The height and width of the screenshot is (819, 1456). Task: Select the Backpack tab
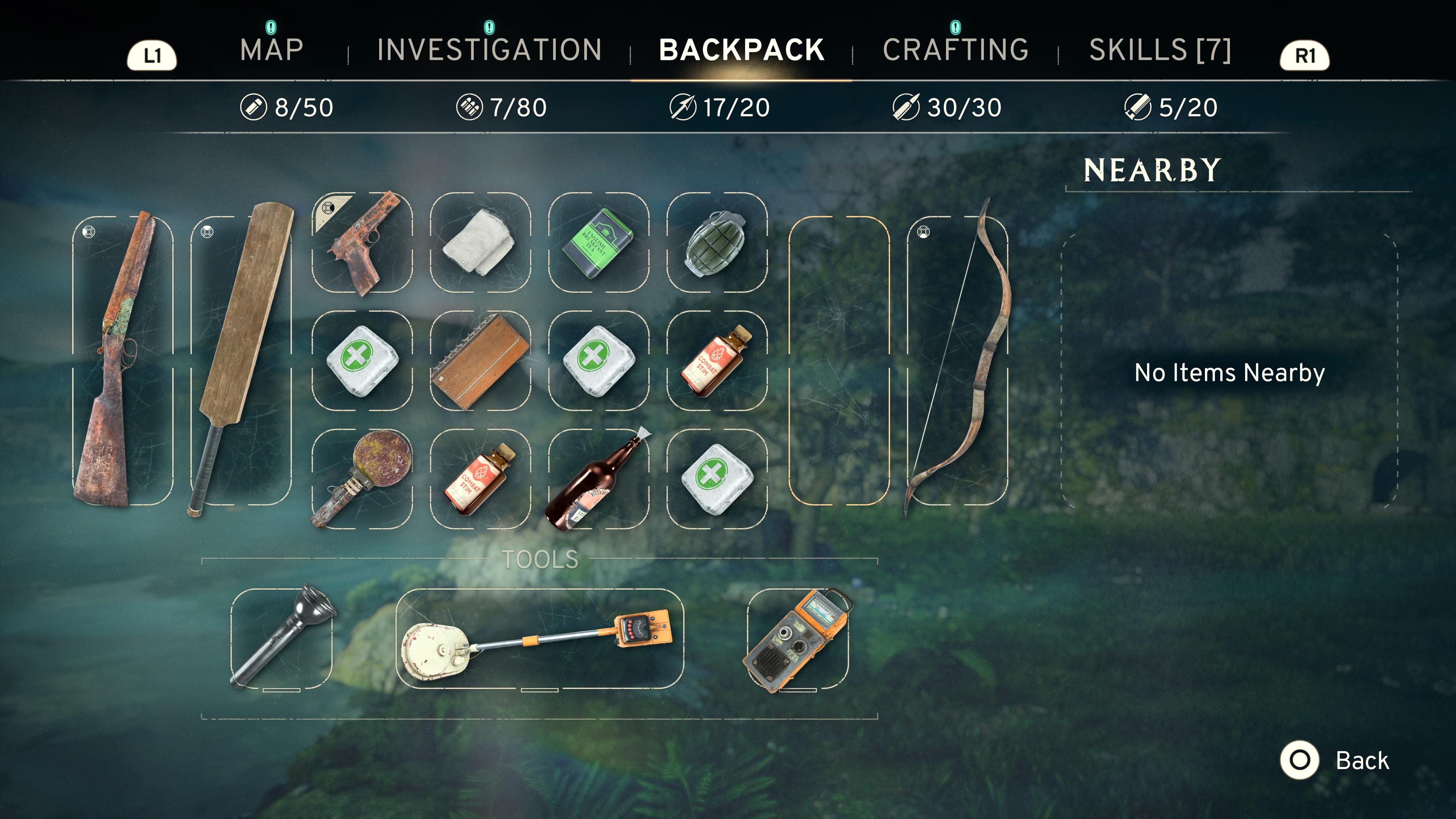(x=741, y=50)
